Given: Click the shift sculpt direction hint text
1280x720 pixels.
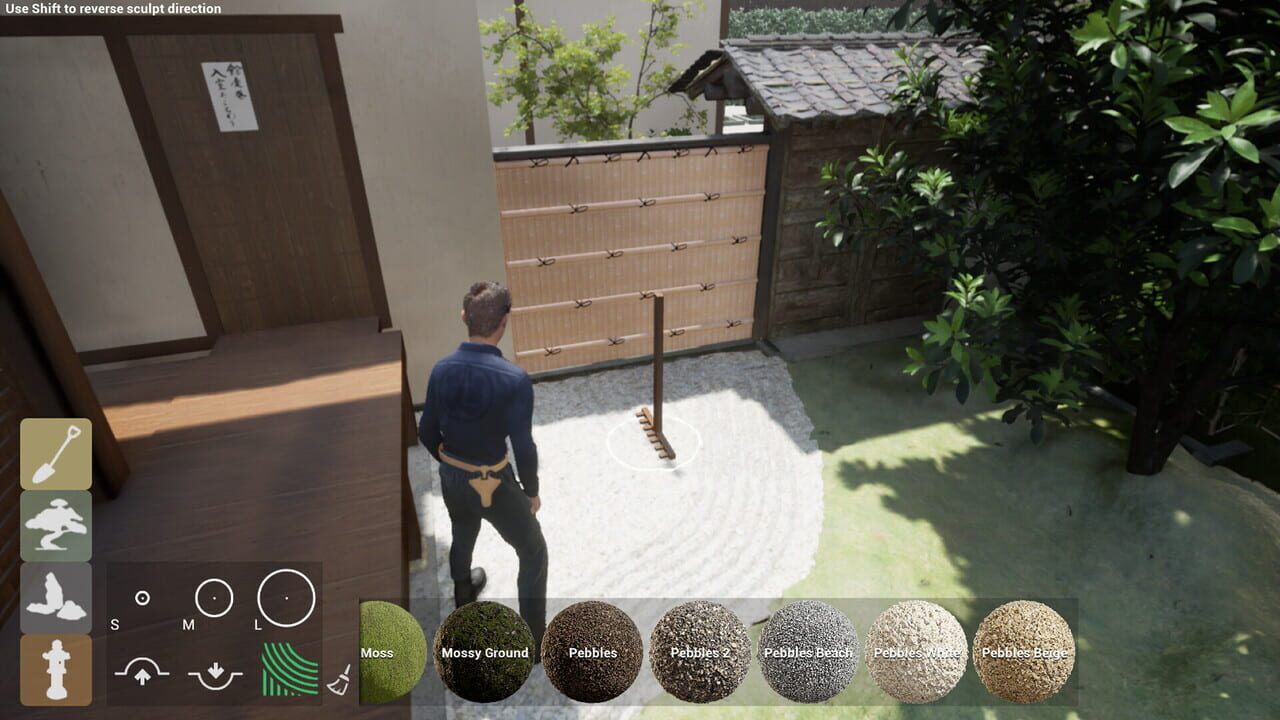Looking at the screenshot, I should pos(113,8).
